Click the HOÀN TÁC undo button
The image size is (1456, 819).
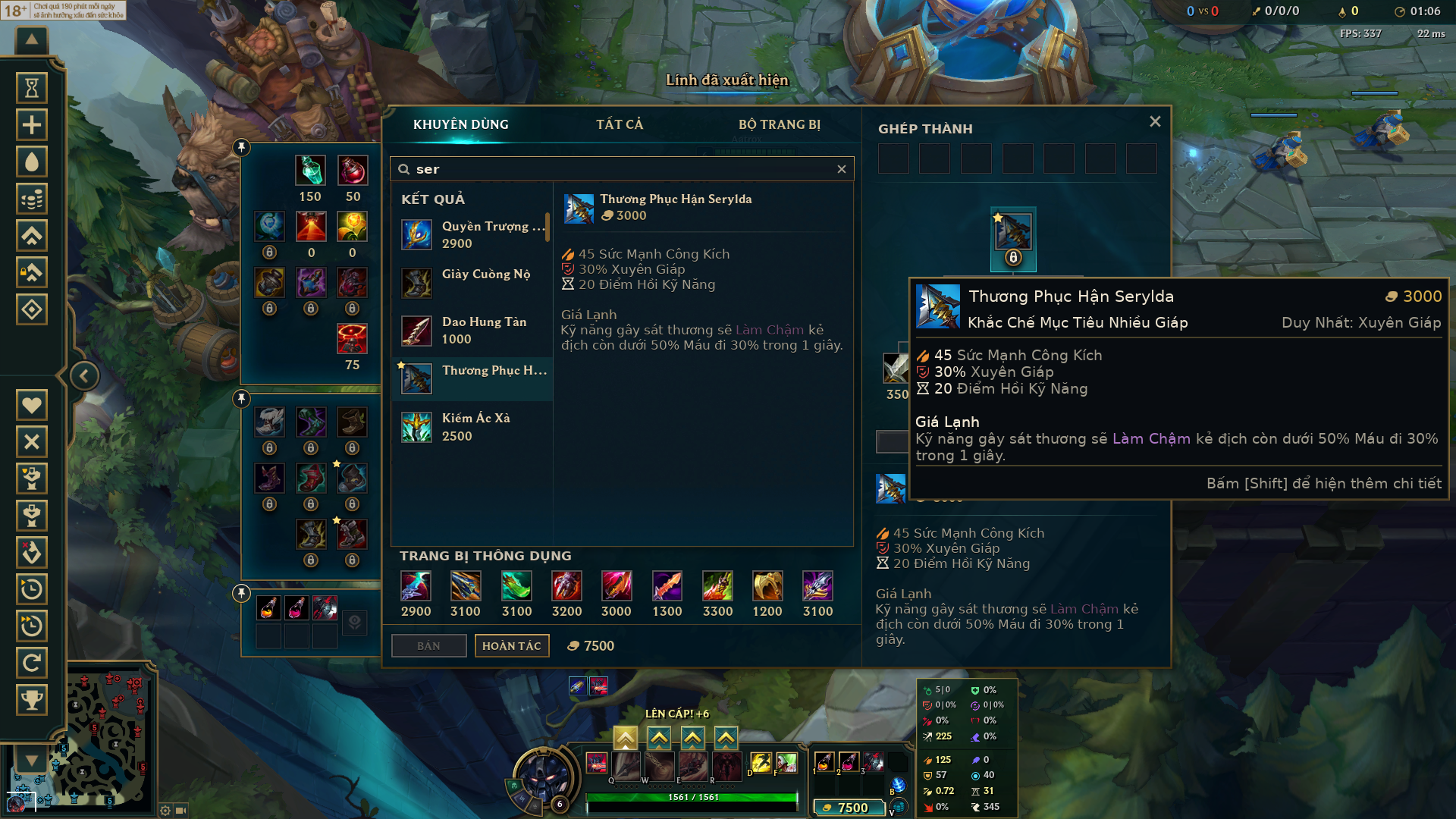point(512,645)
